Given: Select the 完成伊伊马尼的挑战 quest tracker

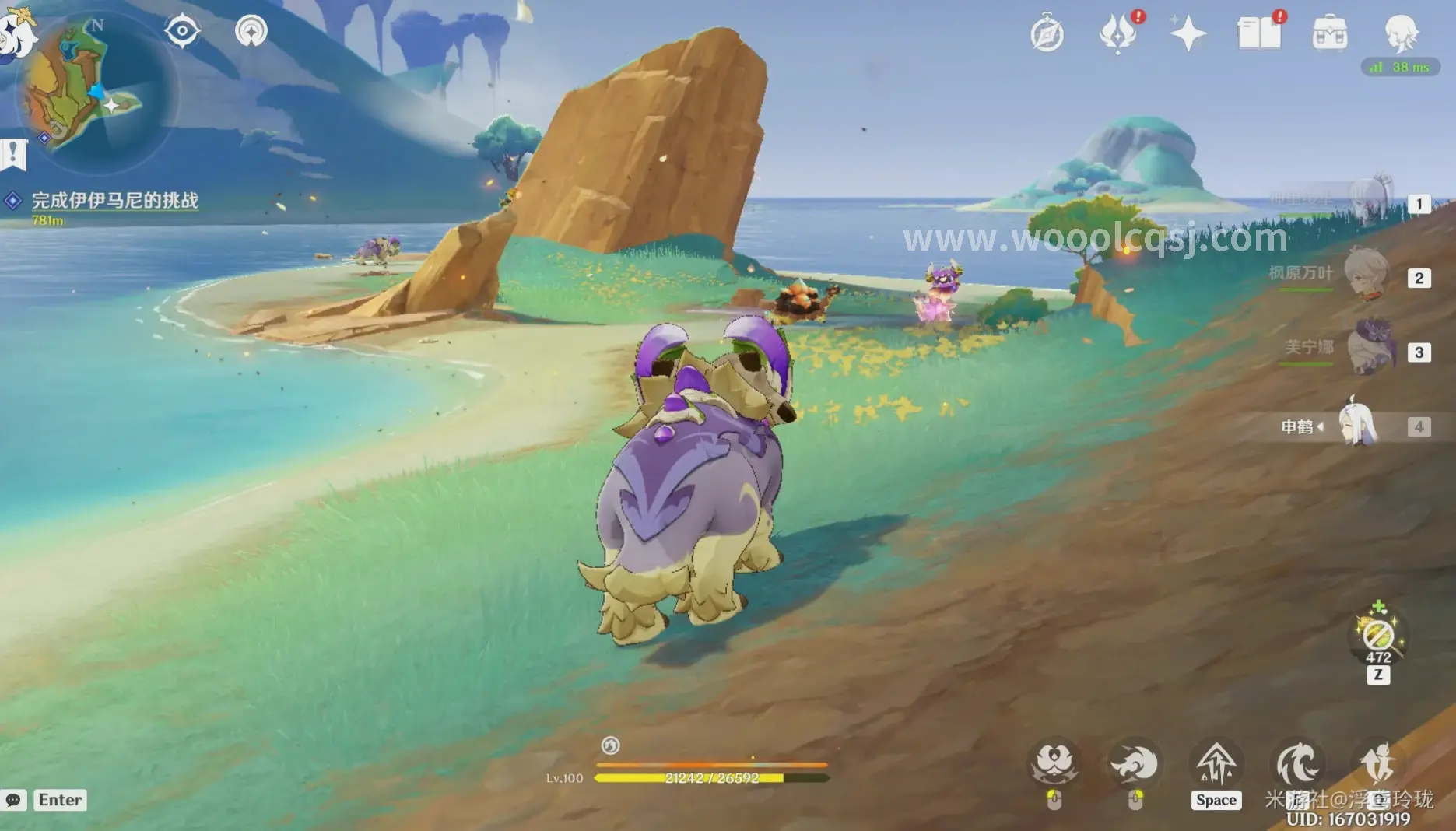Looking at the screenshot, I should [x=114, y=201].
